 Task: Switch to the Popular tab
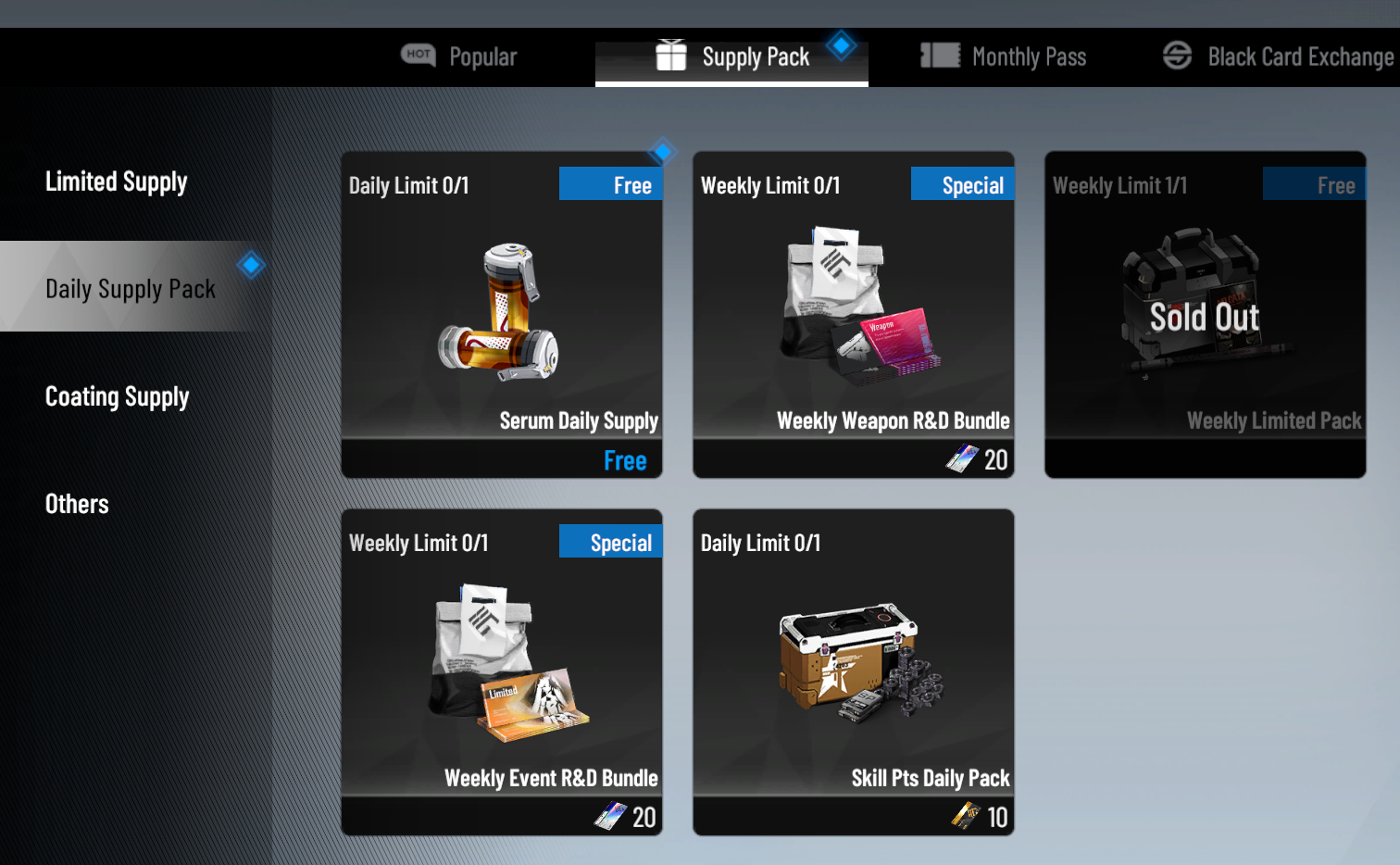pos(460,57)
